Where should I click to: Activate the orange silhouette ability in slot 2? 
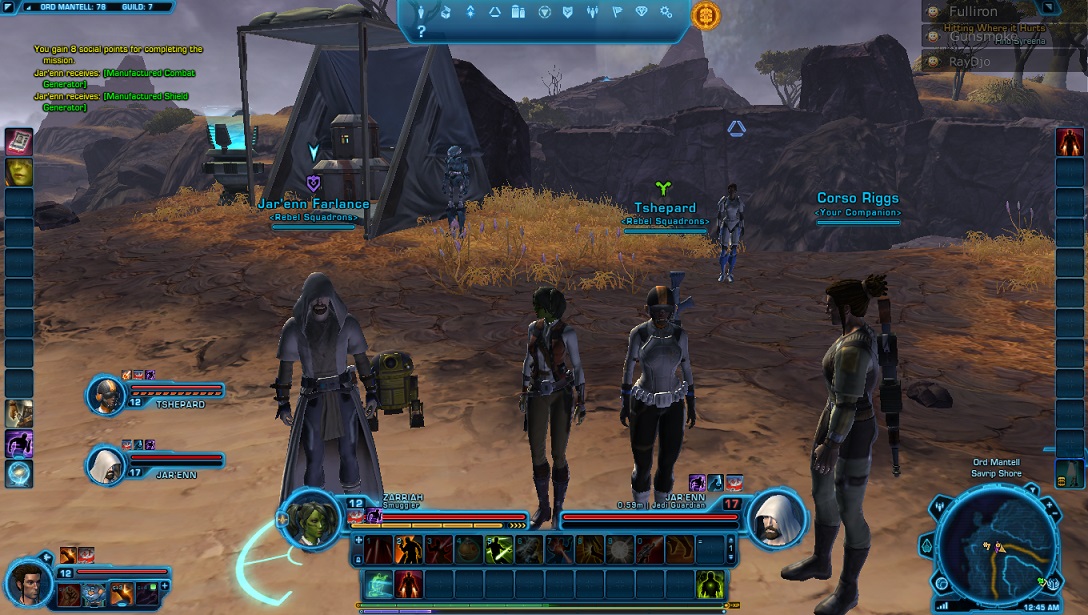click(x=407, y=549)
